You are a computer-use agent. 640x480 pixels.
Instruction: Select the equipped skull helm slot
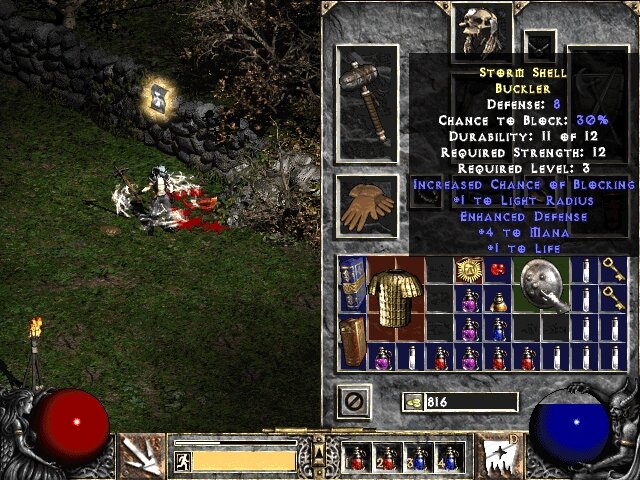pos(482,32)
